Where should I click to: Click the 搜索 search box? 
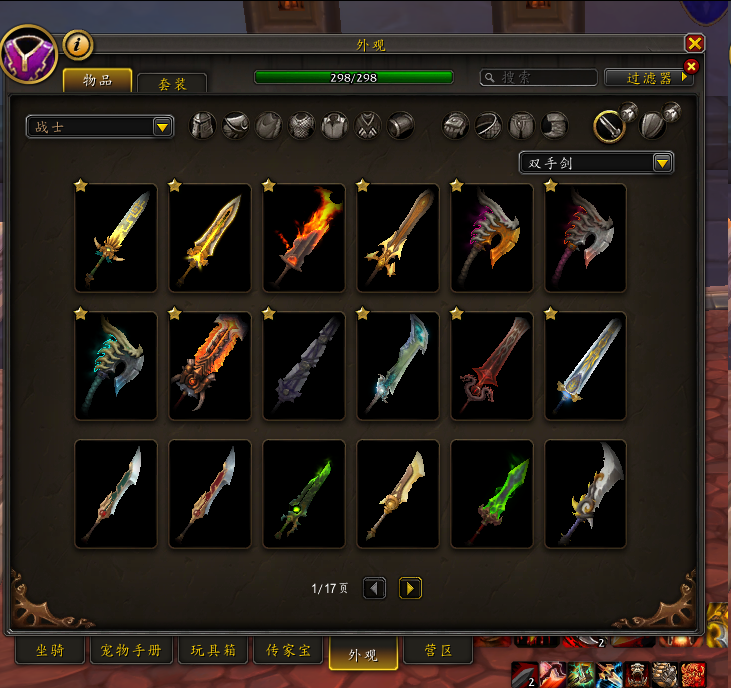[x=539, y=77]
